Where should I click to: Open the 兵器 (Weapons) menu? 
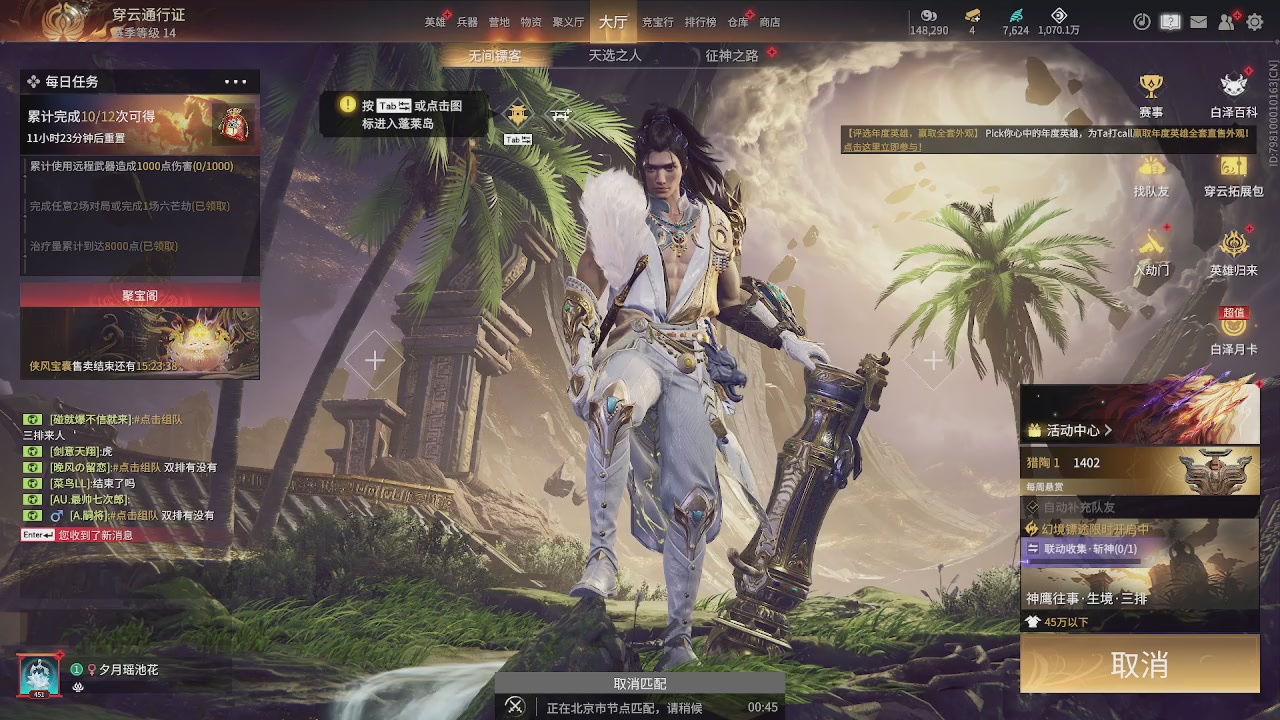[467, 22]
